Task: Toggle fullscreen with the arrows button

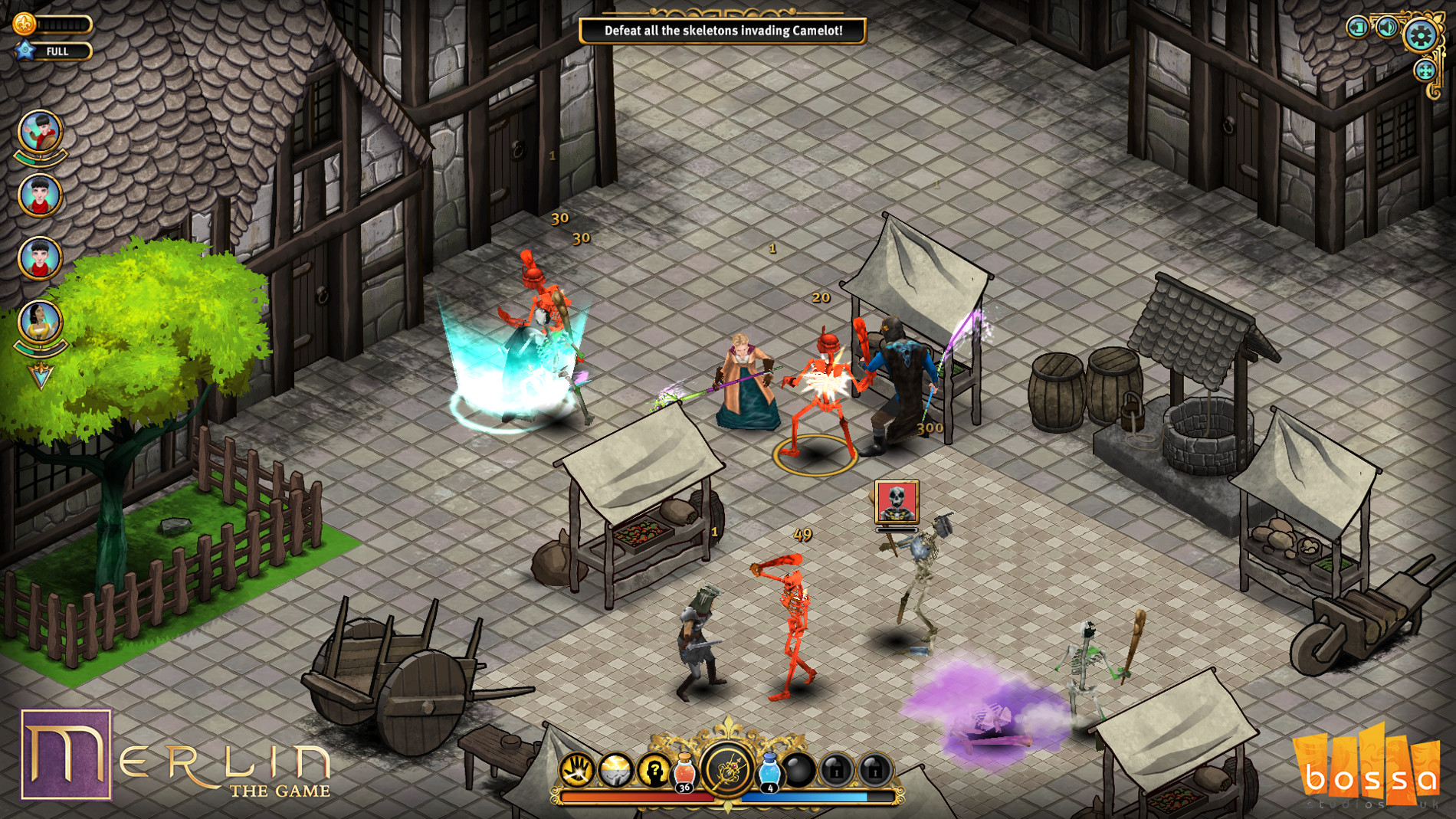Action: (x=1425, y=71)
